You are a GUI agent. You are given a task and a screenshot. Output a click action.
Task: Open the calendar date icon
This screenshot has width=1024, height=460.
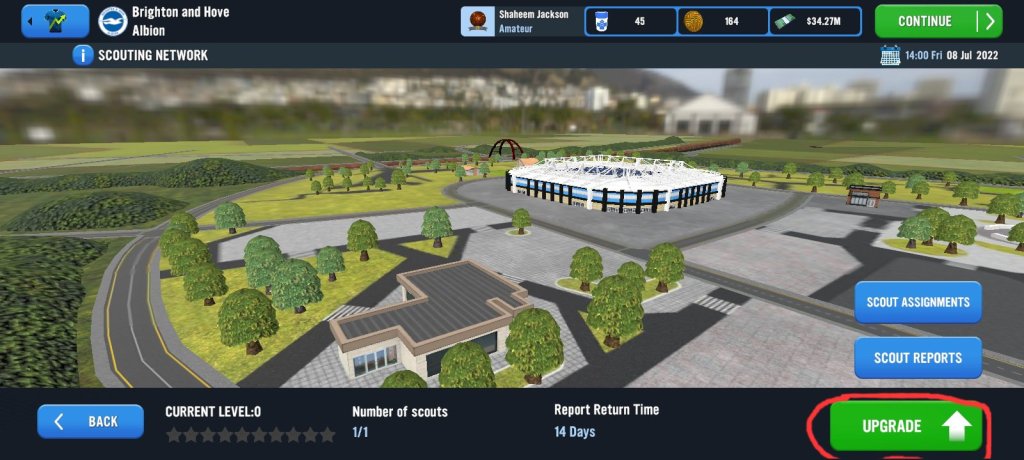(x=888, y=55)
